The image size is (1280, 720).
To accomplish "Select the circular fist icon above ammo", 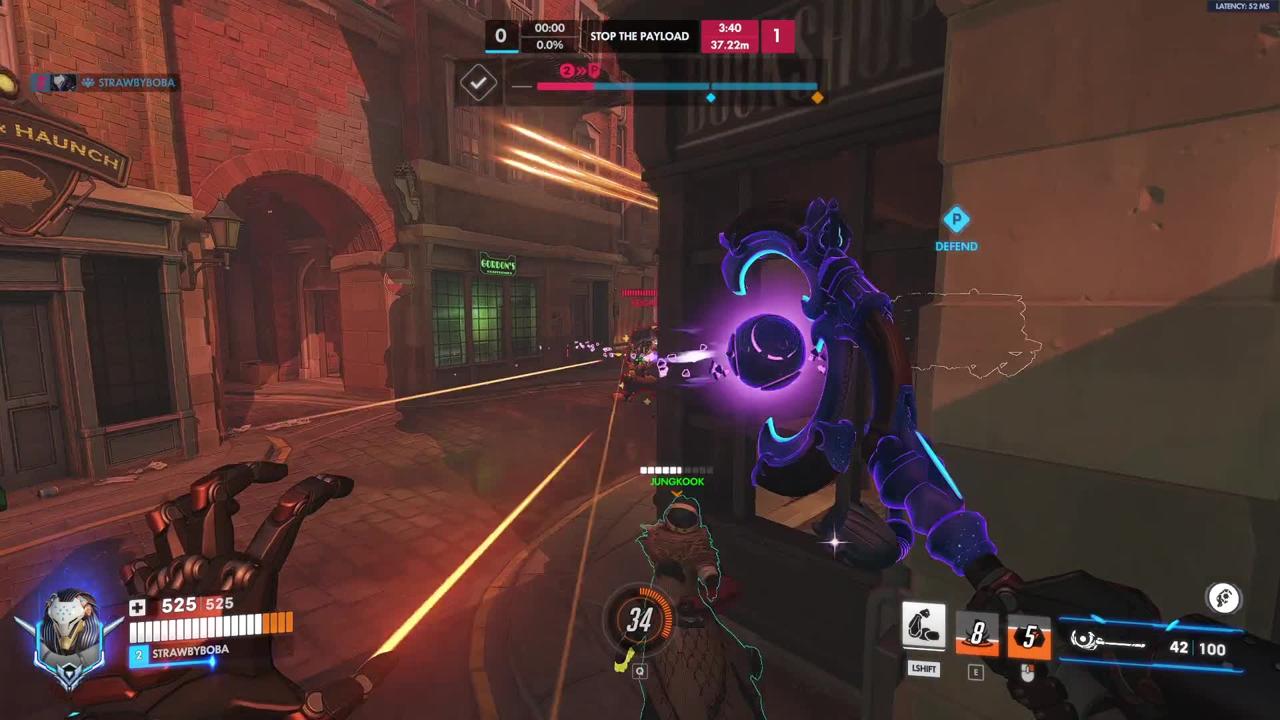I will point(1224,598).
